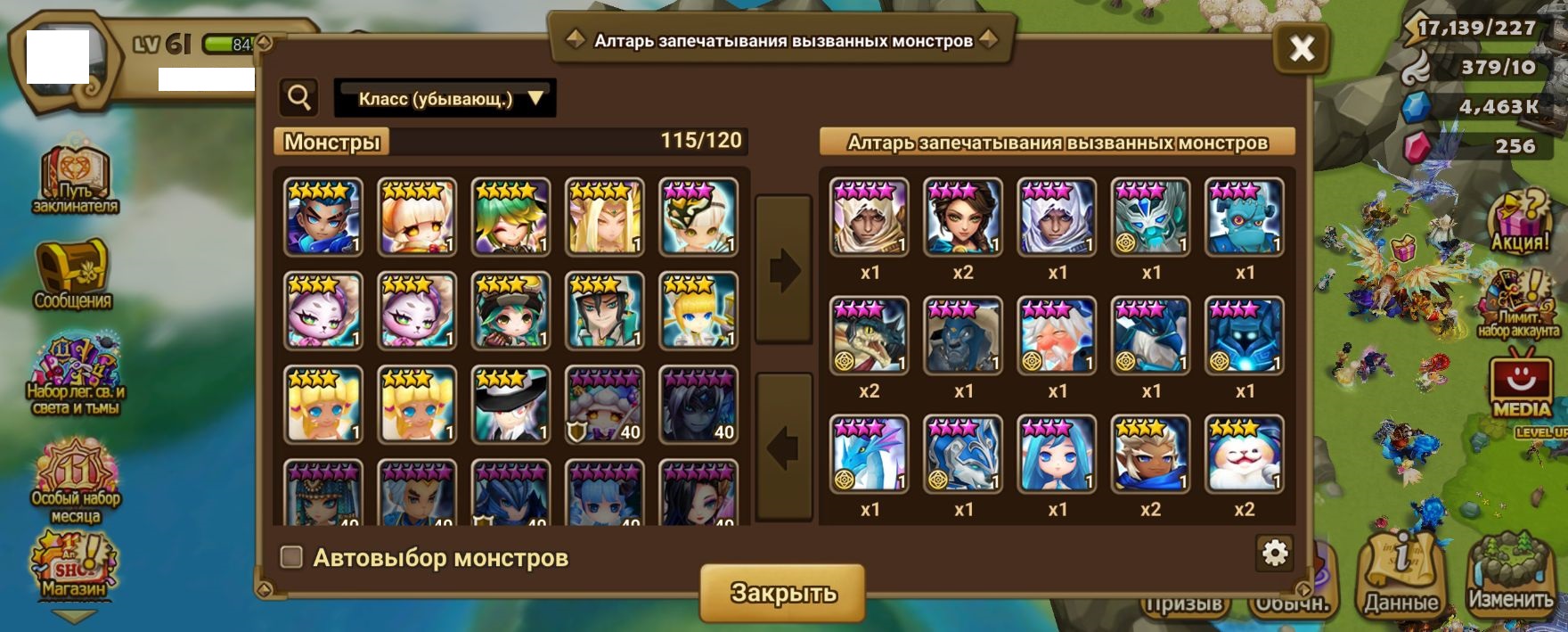
Task: Open the Класс (убывающ.) sort dropdown
Action: point(445,98)
